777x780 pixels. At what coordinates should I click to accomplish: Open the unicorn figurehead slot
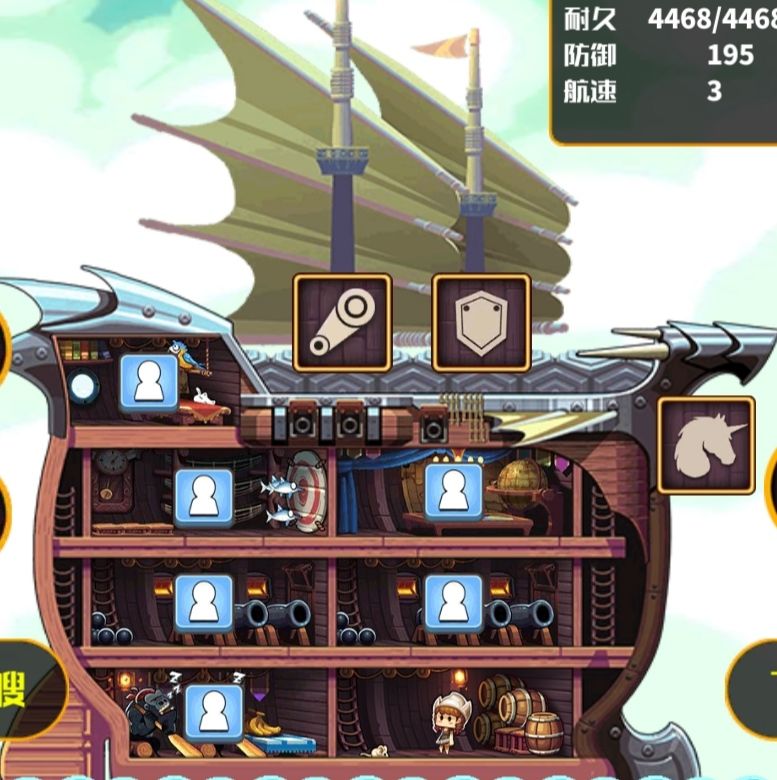pos(706,445)
